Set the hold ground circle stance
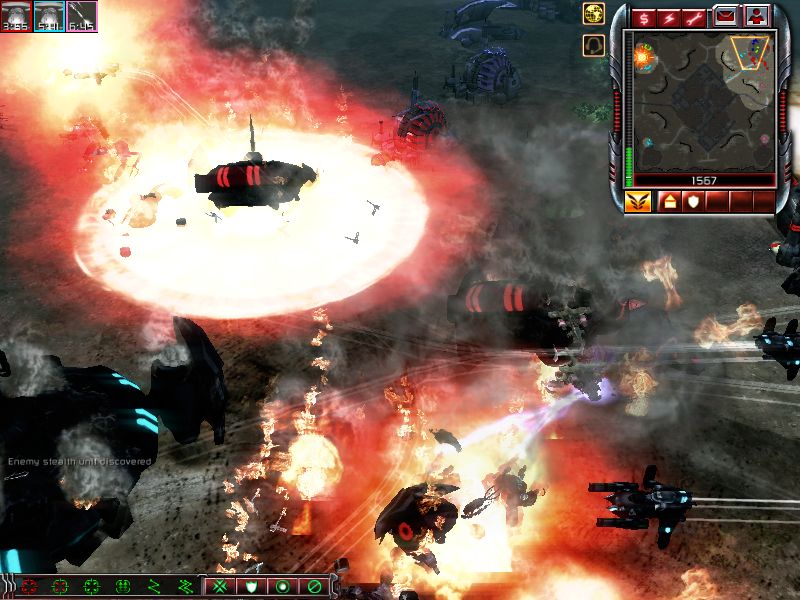 [282, 586]
